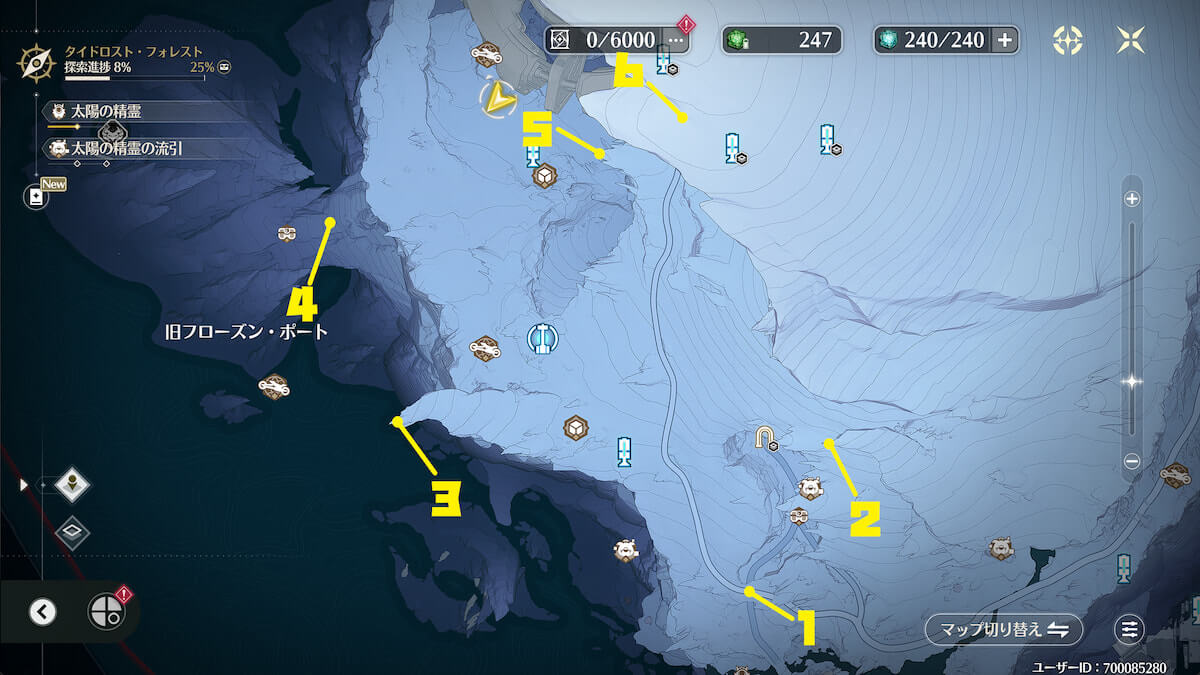Screen dimensions: 1200x675
Task: Select the arch-shaped marker on the map
Action: pyautogui.click(x=767, y=438)
